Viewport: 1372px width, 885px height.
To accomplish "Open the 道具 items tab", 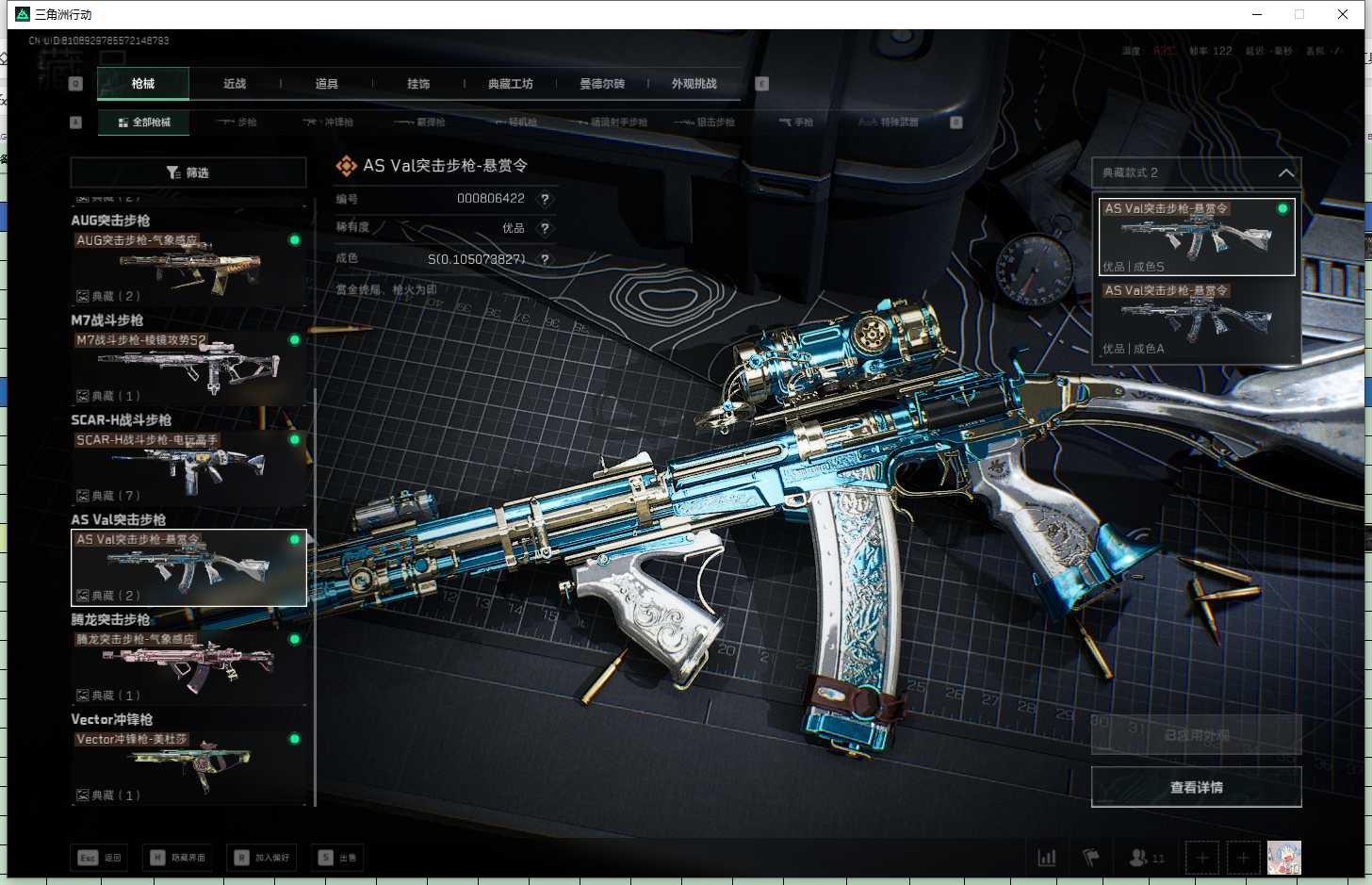I will (326, 84).
